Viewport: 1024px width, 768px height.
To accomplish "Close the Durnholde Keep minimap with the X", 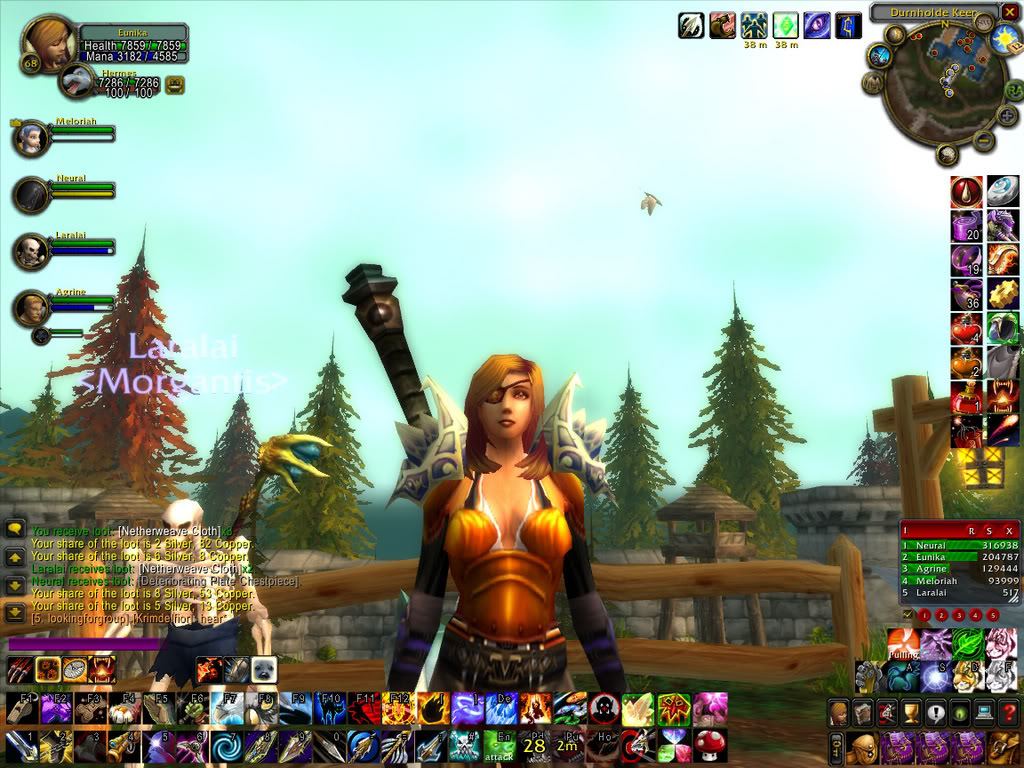I will click(x=1010, y=14).
